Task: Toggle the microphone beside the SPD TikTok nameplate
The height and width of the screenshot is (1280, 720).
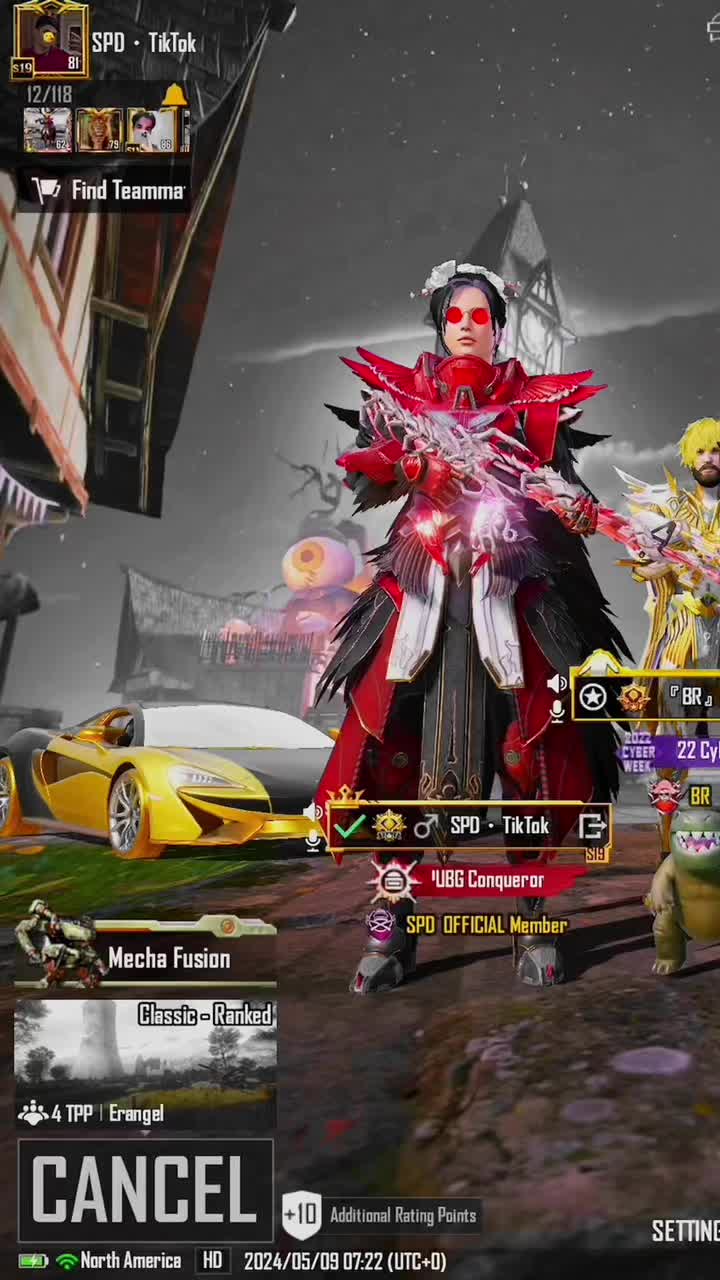Action: pos(313,841)
